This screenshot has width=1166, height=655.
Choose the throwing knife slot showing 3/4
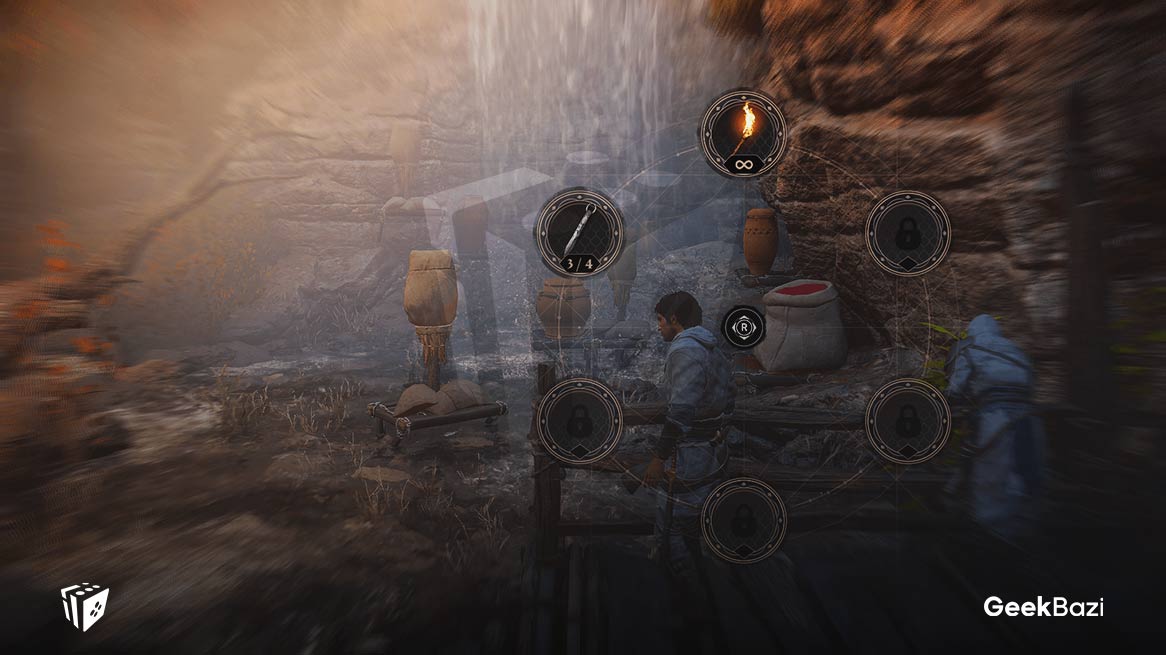(x=580, y=233)
